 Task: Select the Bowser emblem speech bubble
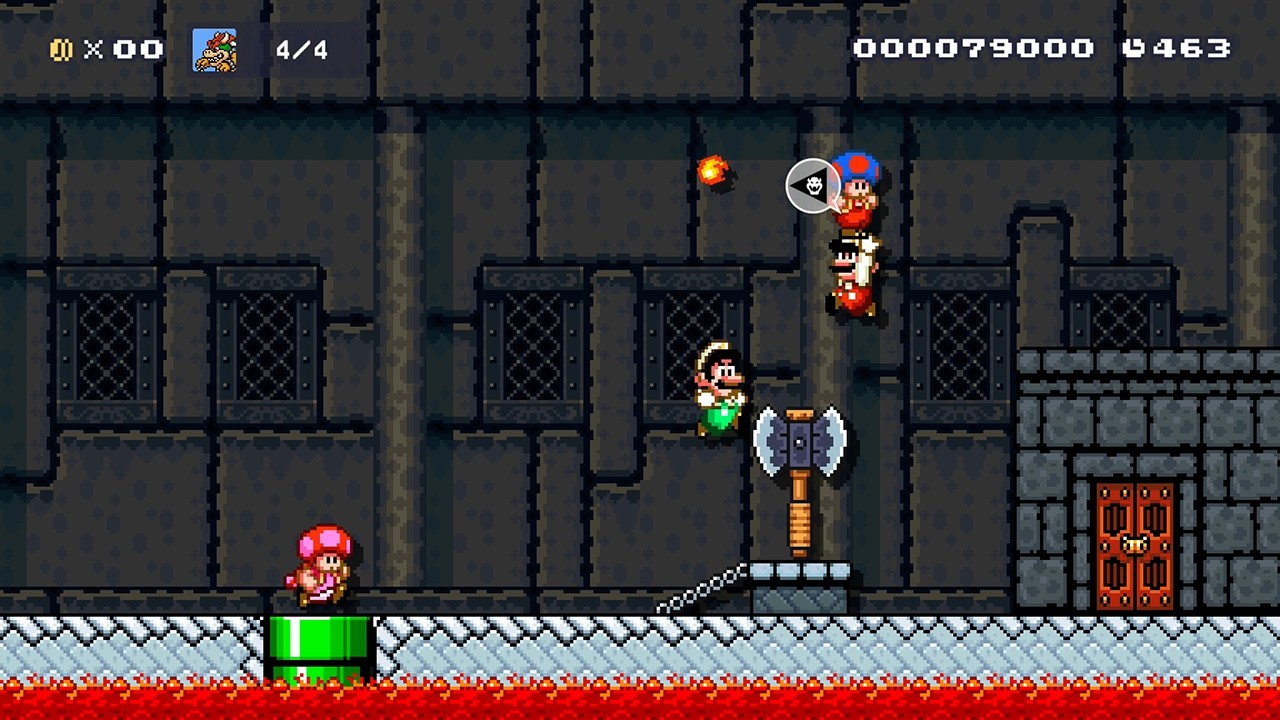pyautogui.click(x=811, y=186)
